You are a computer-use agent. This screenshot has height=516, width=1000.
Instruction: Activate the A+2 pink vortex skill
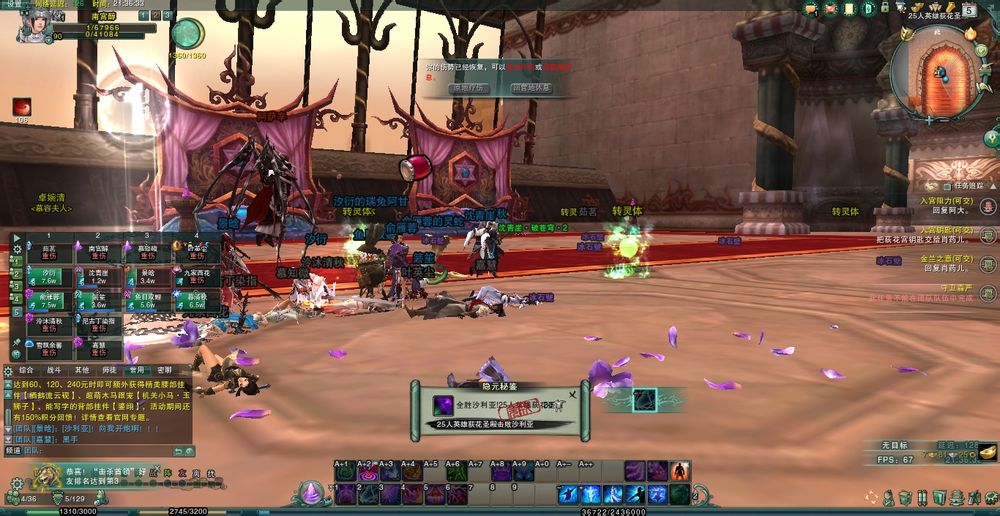click(368, 472)
